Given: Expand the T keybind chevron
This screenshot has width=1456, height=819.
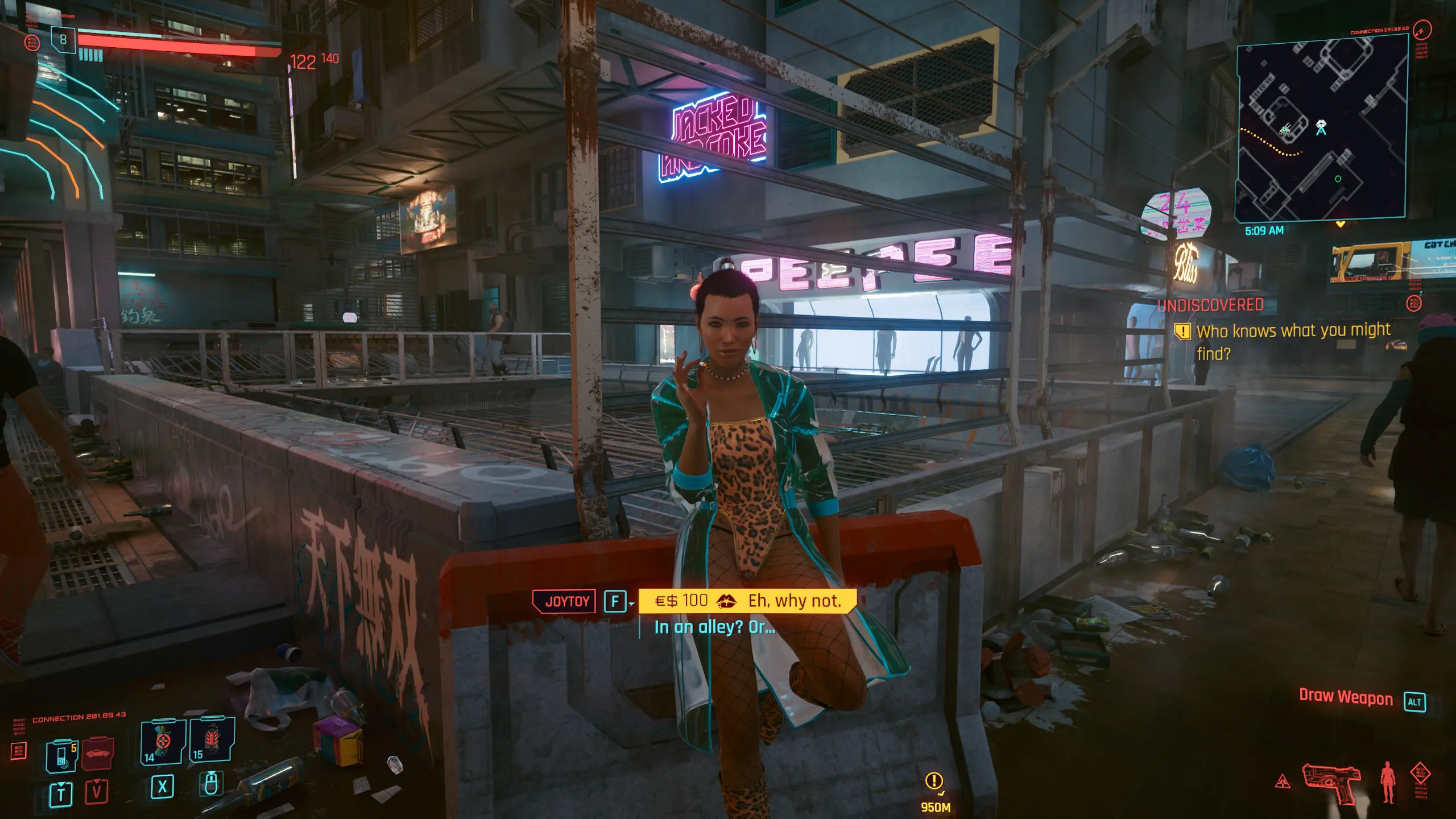Looking at the screenshot, I should click(x=61, y=786).
